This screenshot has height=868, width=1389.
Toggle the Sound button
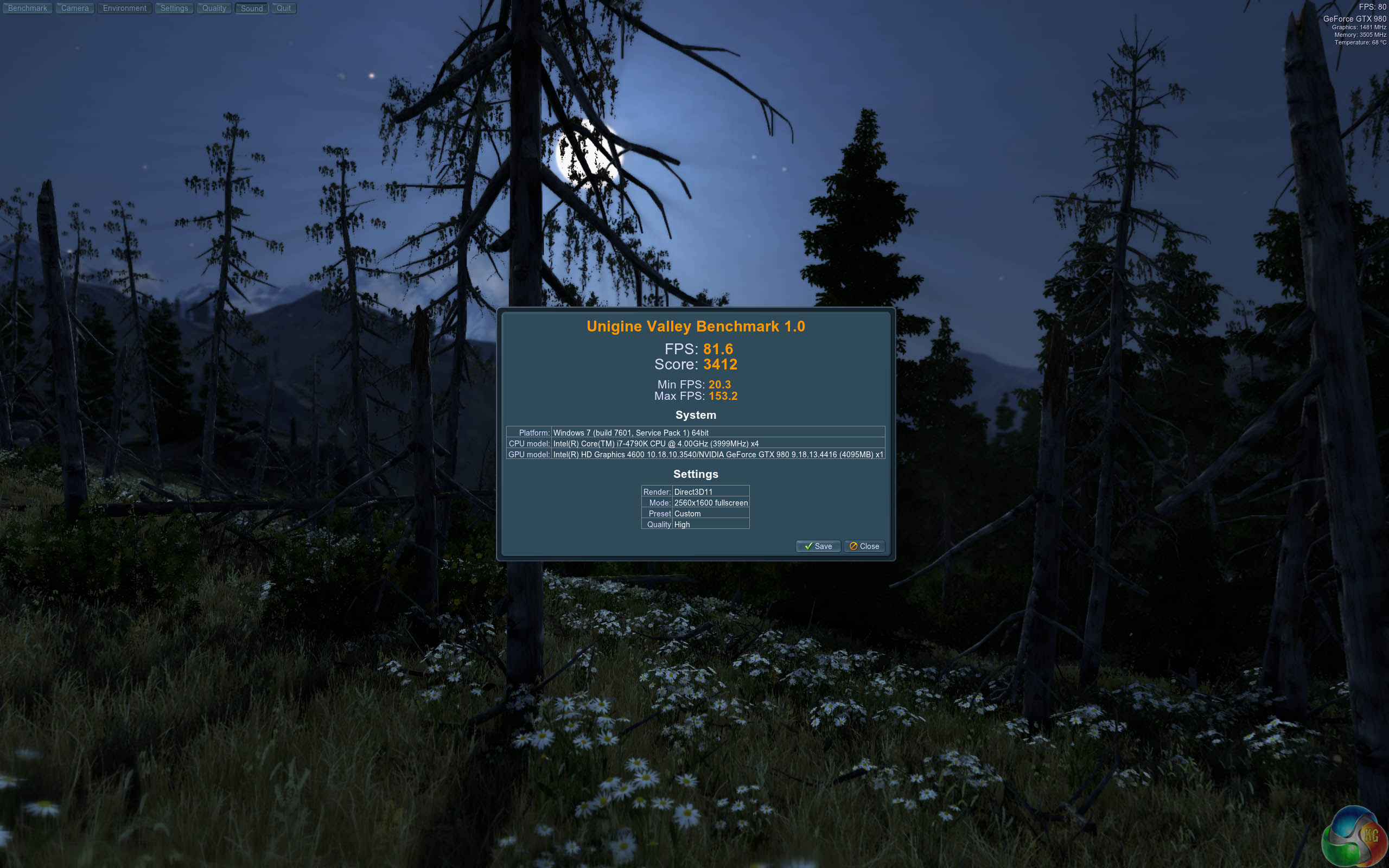(251, 9)
